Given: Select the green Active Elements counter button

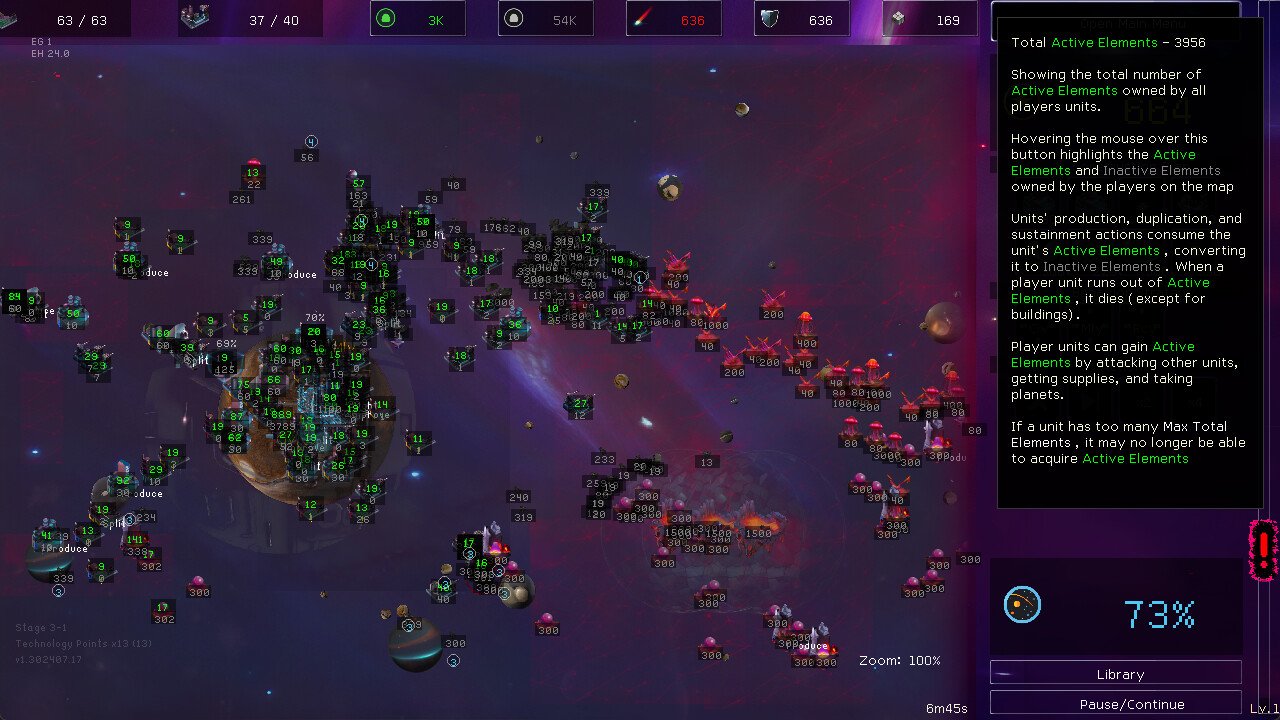Looking at the screenshot, I should [417, 19].
